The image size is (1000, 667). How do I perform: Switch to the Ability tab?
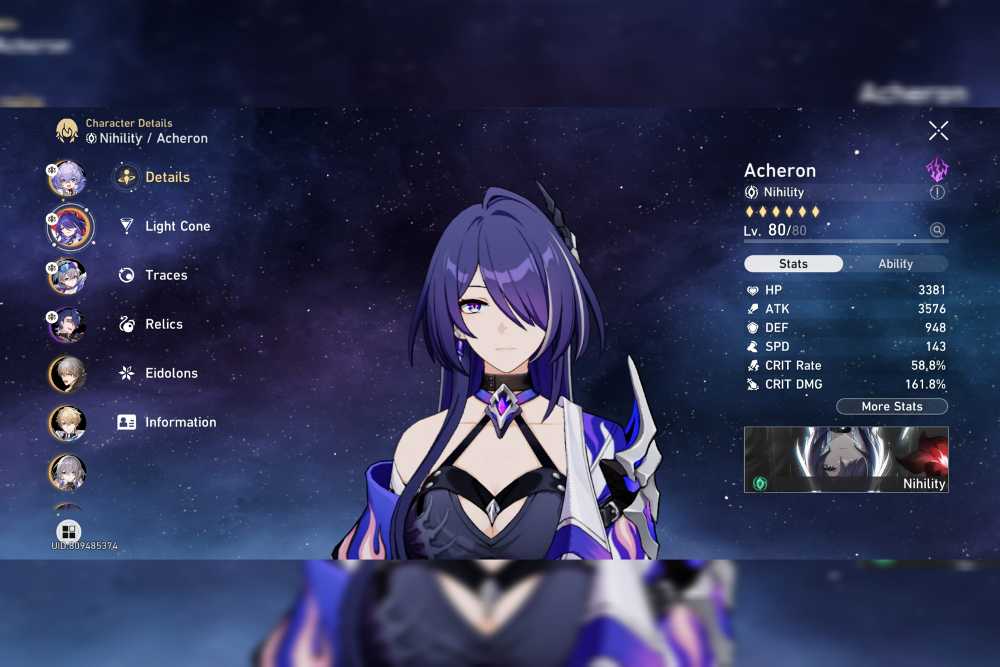coord(895,264)
